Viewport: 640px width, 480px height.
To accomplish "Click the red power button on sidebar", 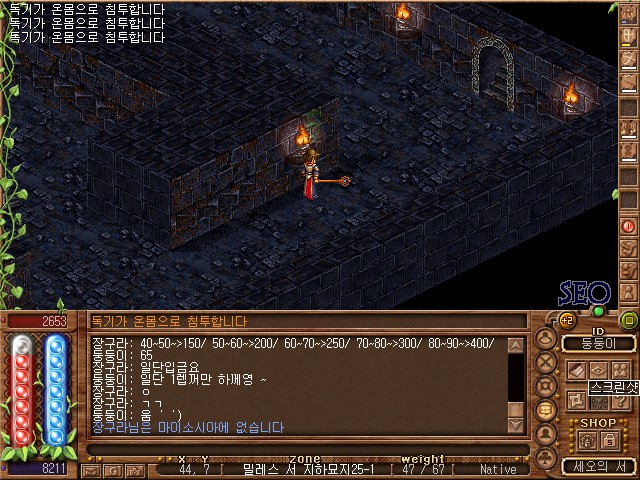I will 629,225.
